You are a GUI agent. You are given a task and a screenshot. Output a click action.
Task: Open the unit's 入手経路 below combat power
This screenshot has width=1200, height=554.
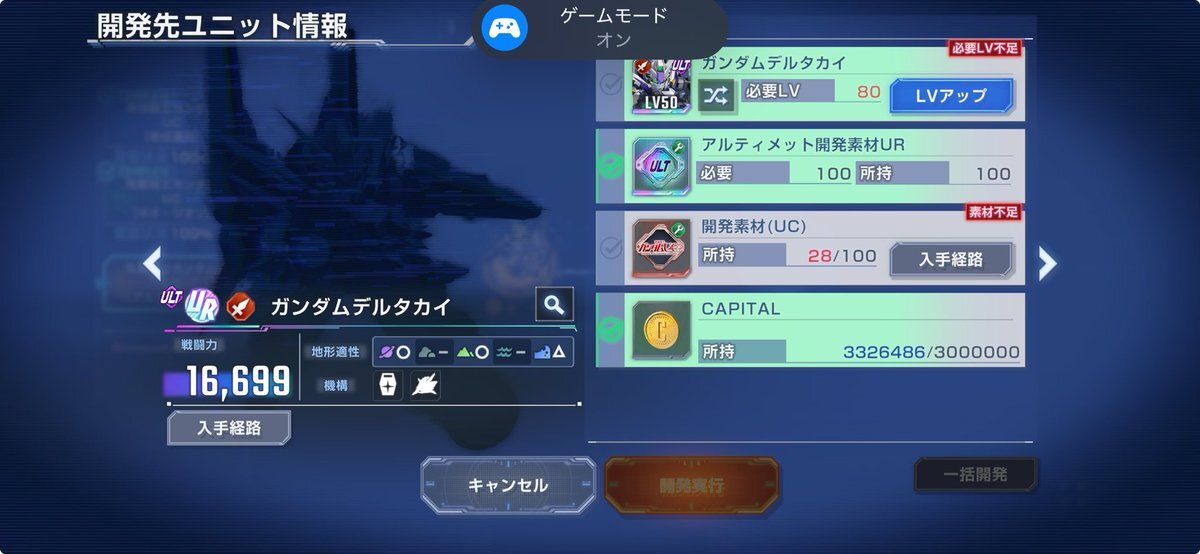(x=229, y=428)
